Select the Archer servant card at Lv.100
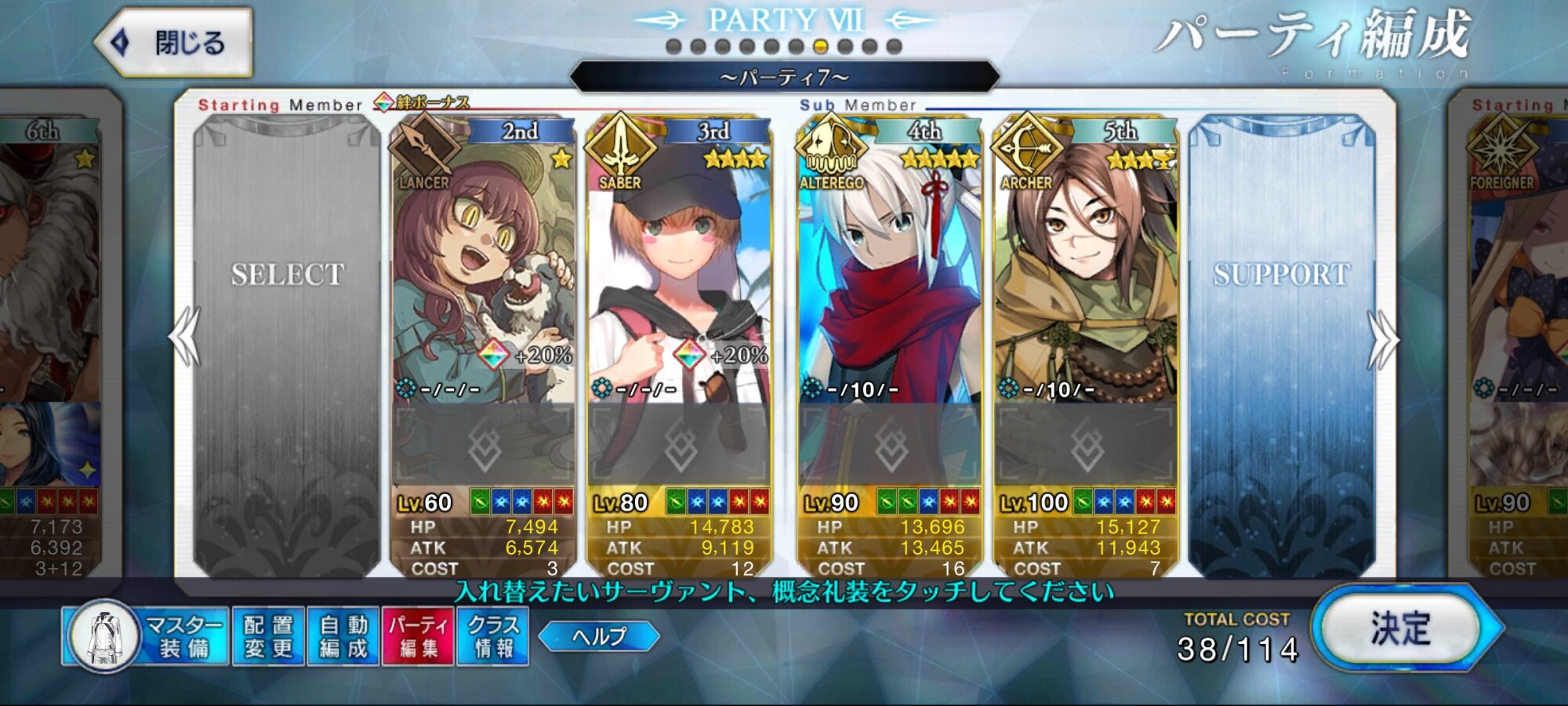 [x=1086, y=275]
